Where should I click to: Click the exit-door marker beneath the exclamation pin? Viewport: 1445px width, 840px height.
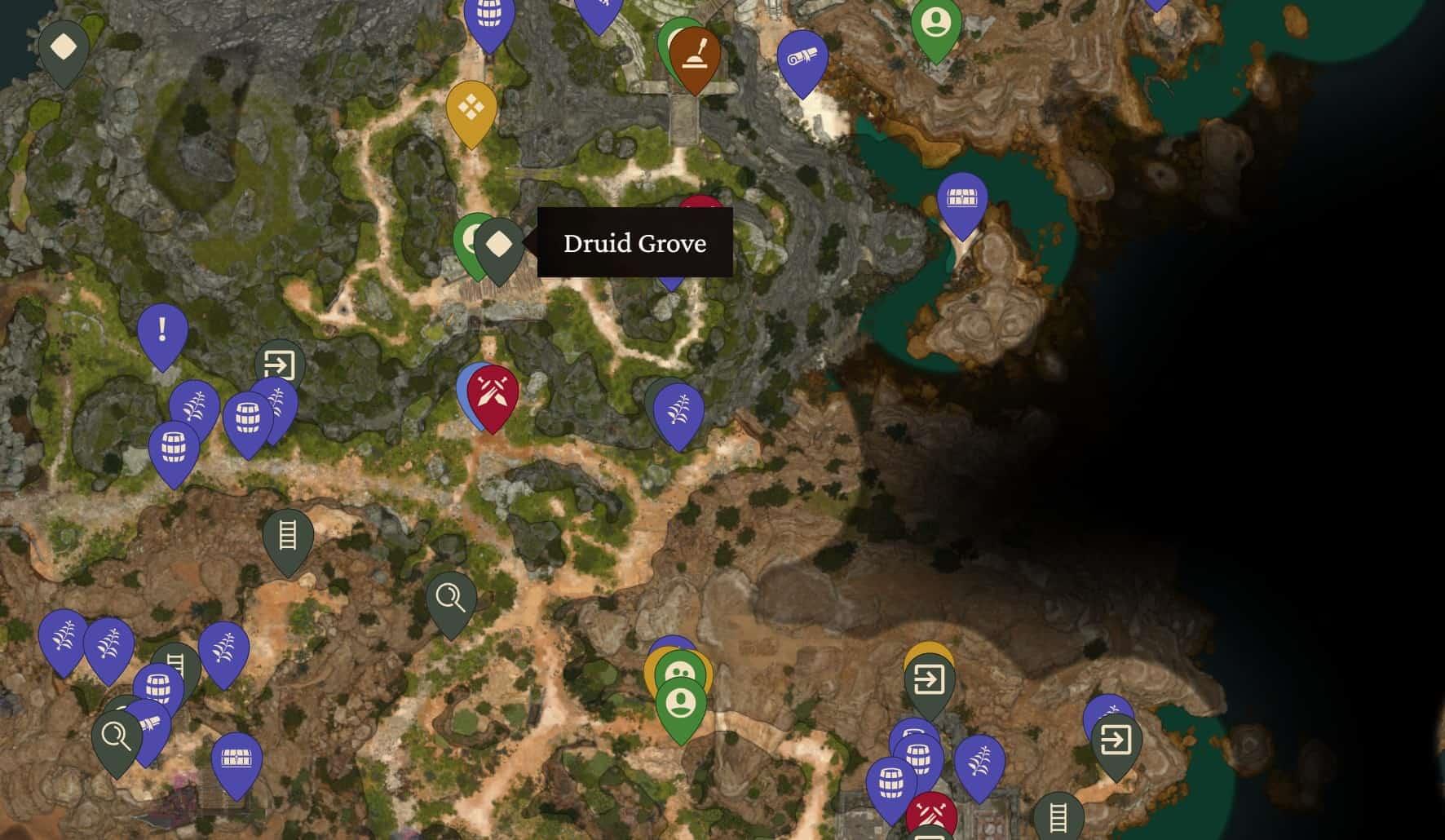(x=280, y=364)
